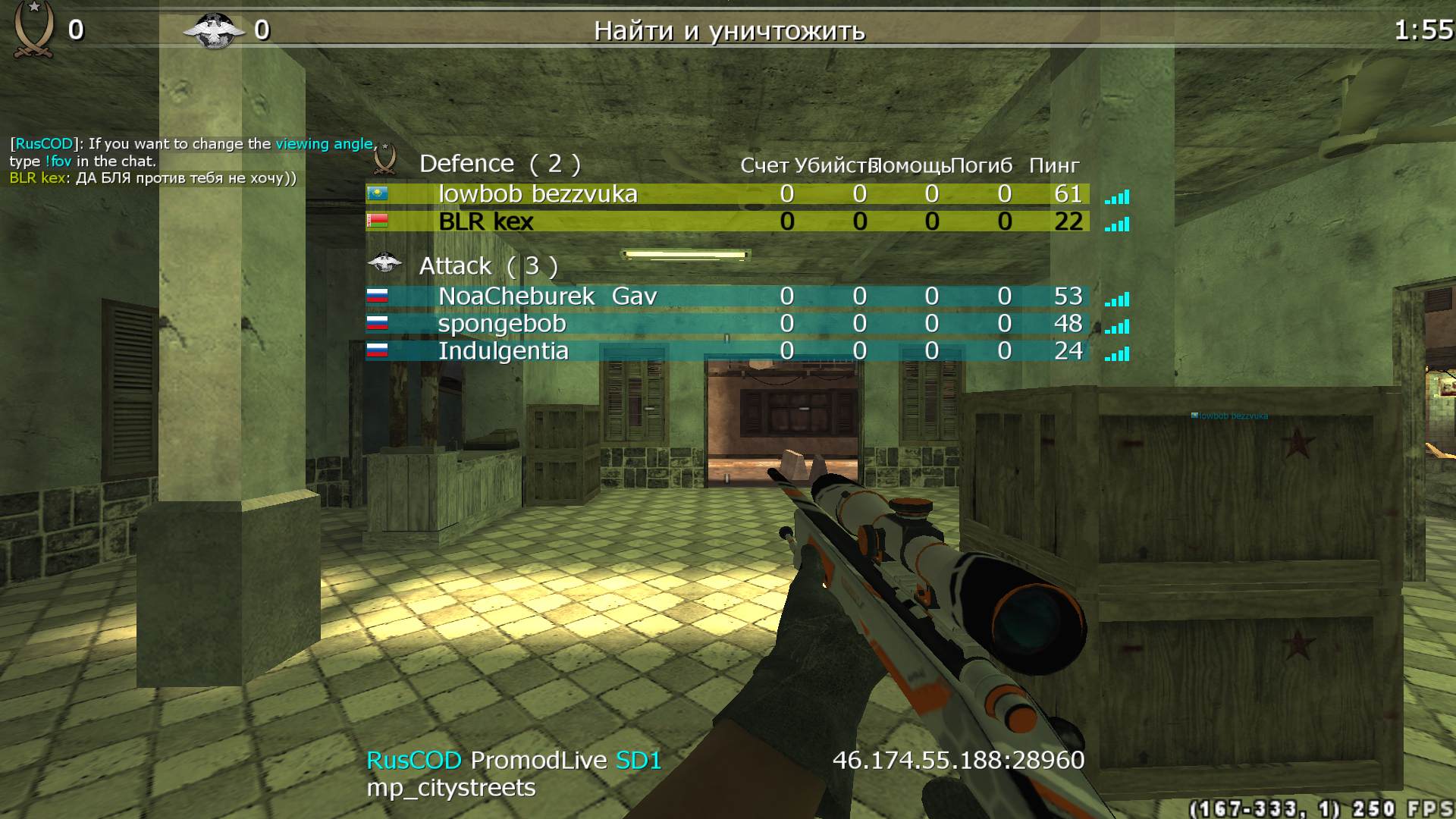Screen dimensions: 1456x819
Task: Click the Russia flag next to spongebob
Action: pyautogui.click(x=379, y=323)
